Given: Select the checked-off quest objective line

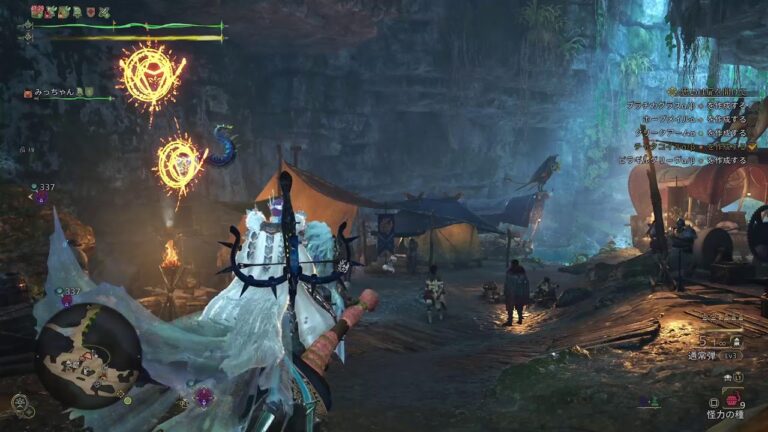Looking at the screenshot, I should (690, 145).
